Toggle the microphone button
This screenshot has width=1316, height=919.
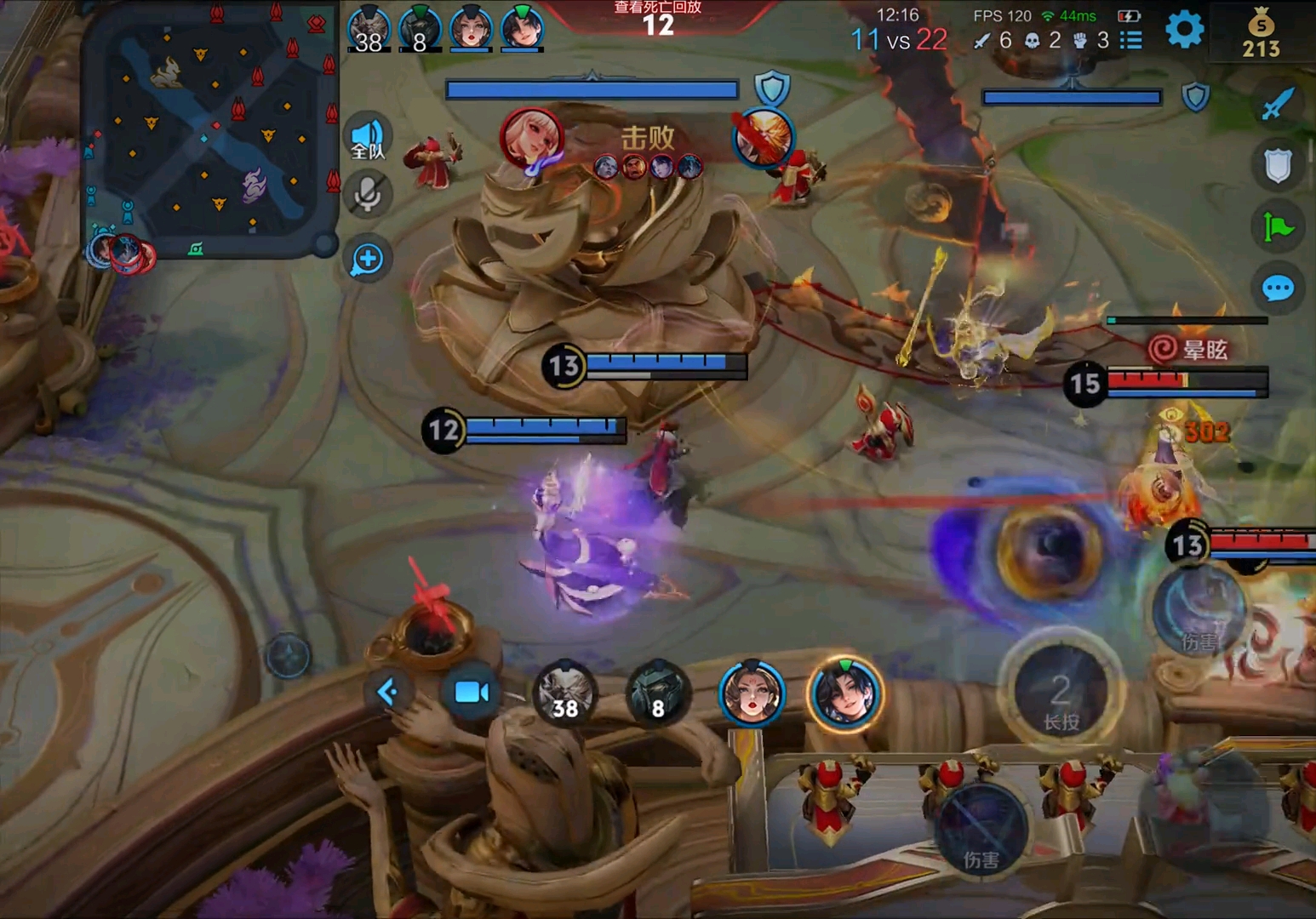pyautogui.click(x=368, y=195)
